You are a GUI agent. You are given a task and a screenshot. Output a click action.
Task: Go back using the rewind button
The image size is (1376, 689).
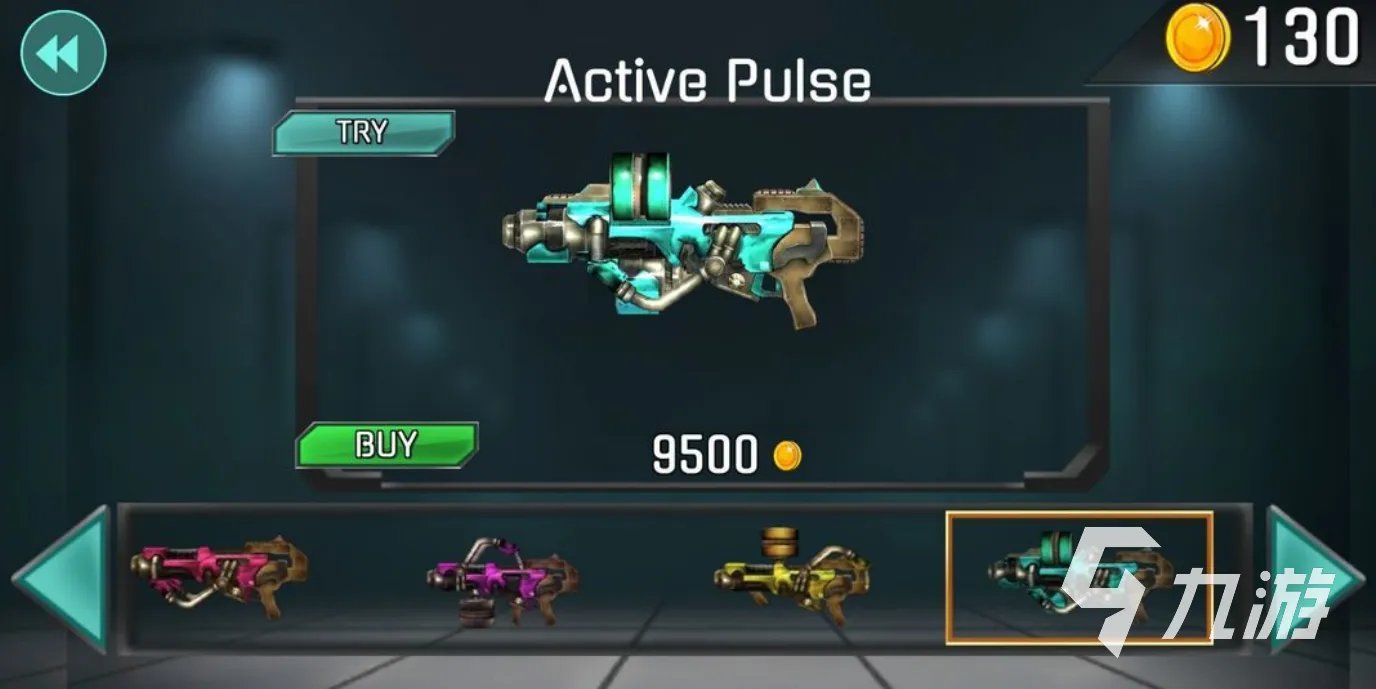pyautogui.click(x=63, y=53)
